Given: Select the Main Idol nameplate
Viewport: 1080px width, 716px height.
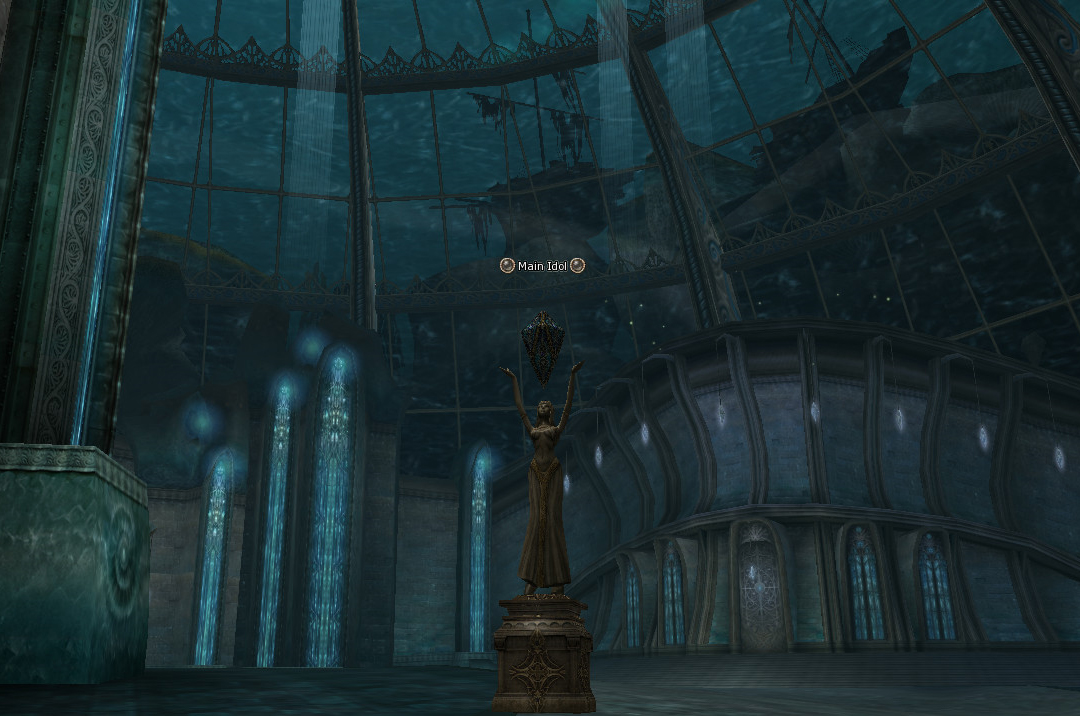Looking at the screenshot, I should (x=542, y=266).
